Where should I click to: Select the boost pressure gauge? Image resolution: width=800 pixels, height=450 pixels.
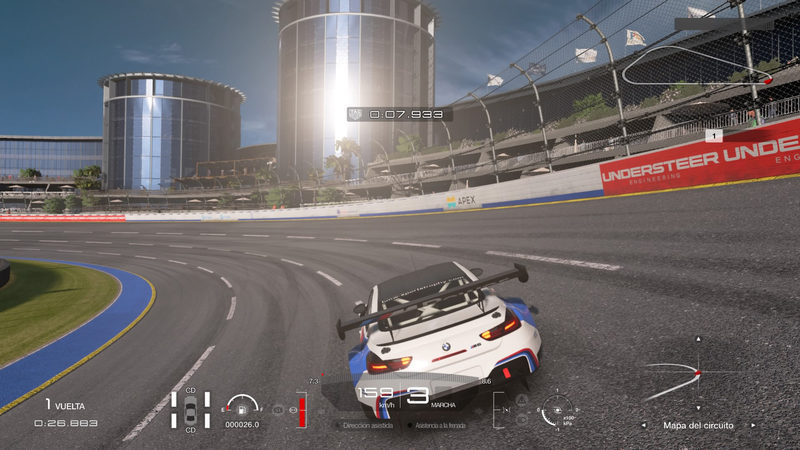556,409
